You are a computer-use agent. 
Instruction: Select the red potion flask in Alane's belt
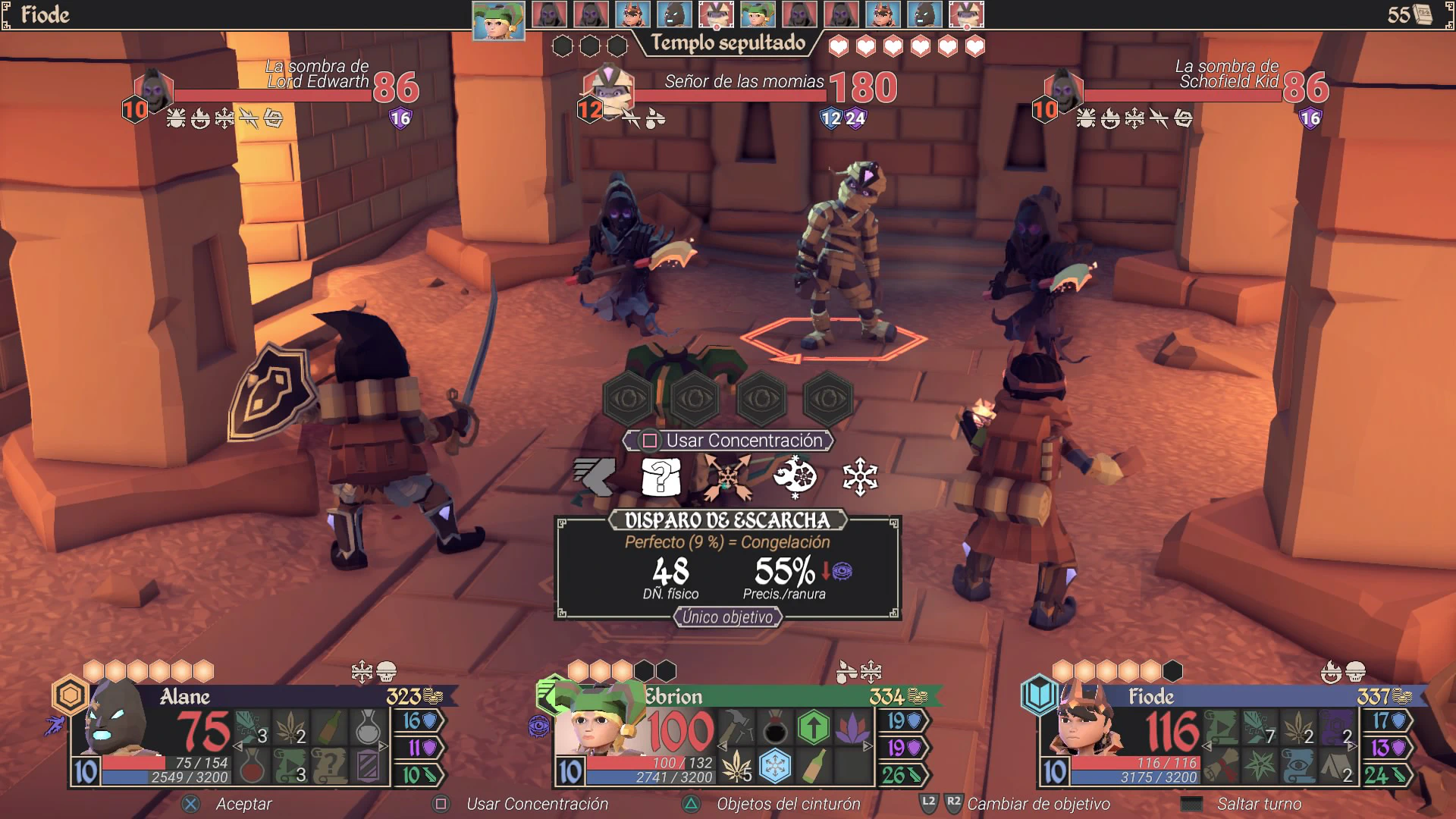[x=252, y=767]
